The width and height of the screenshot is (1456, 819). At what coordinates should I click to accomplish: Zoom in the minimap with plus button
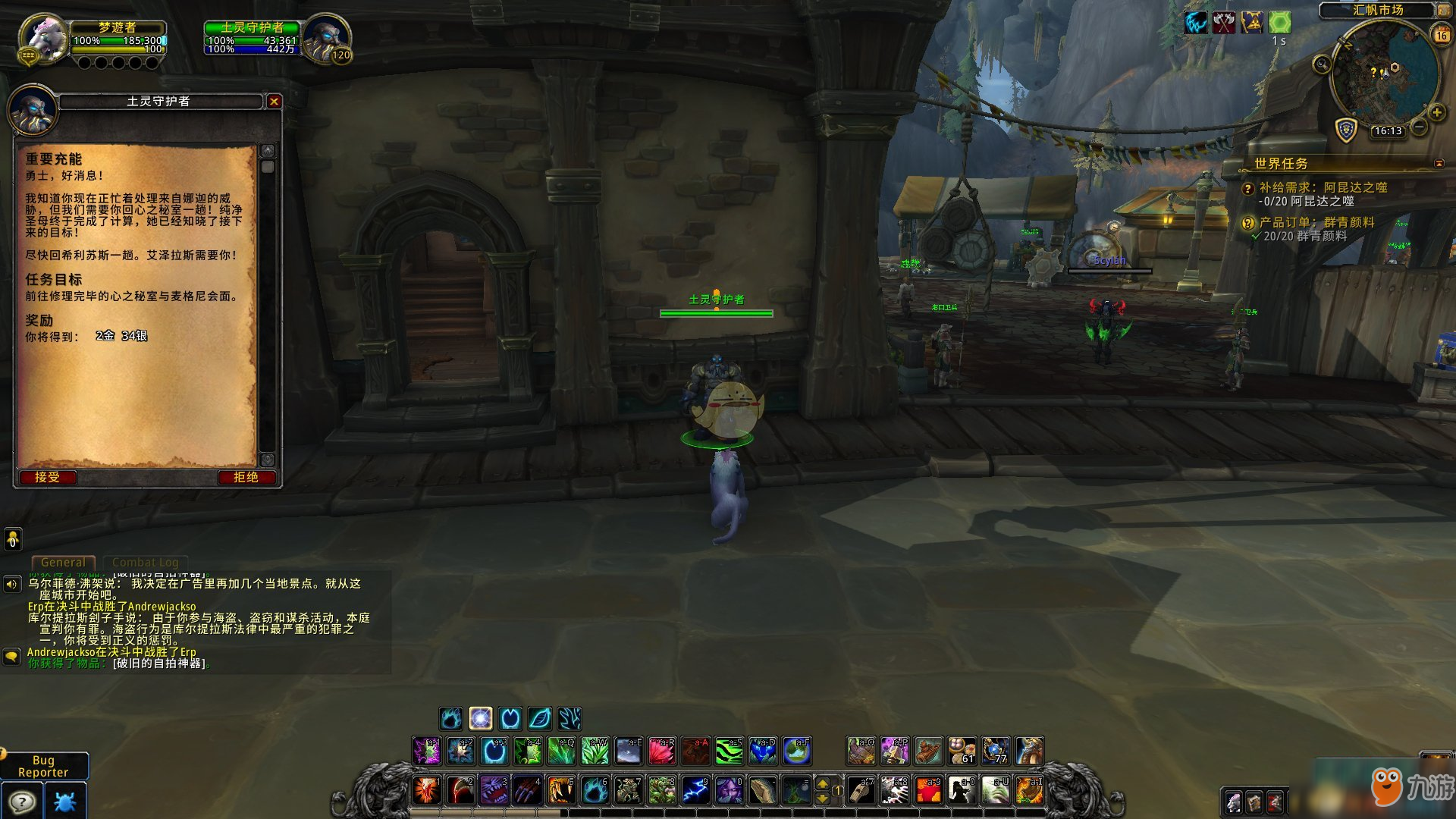point(1436,113)
